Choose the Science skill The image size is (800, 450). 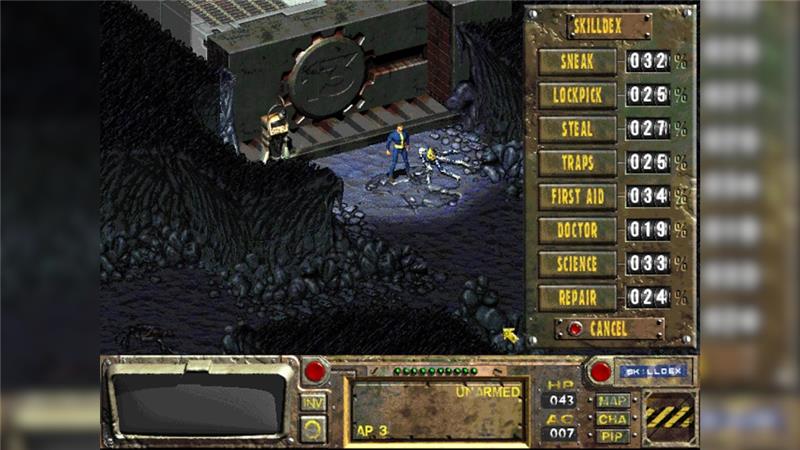(x=578, y=264)
